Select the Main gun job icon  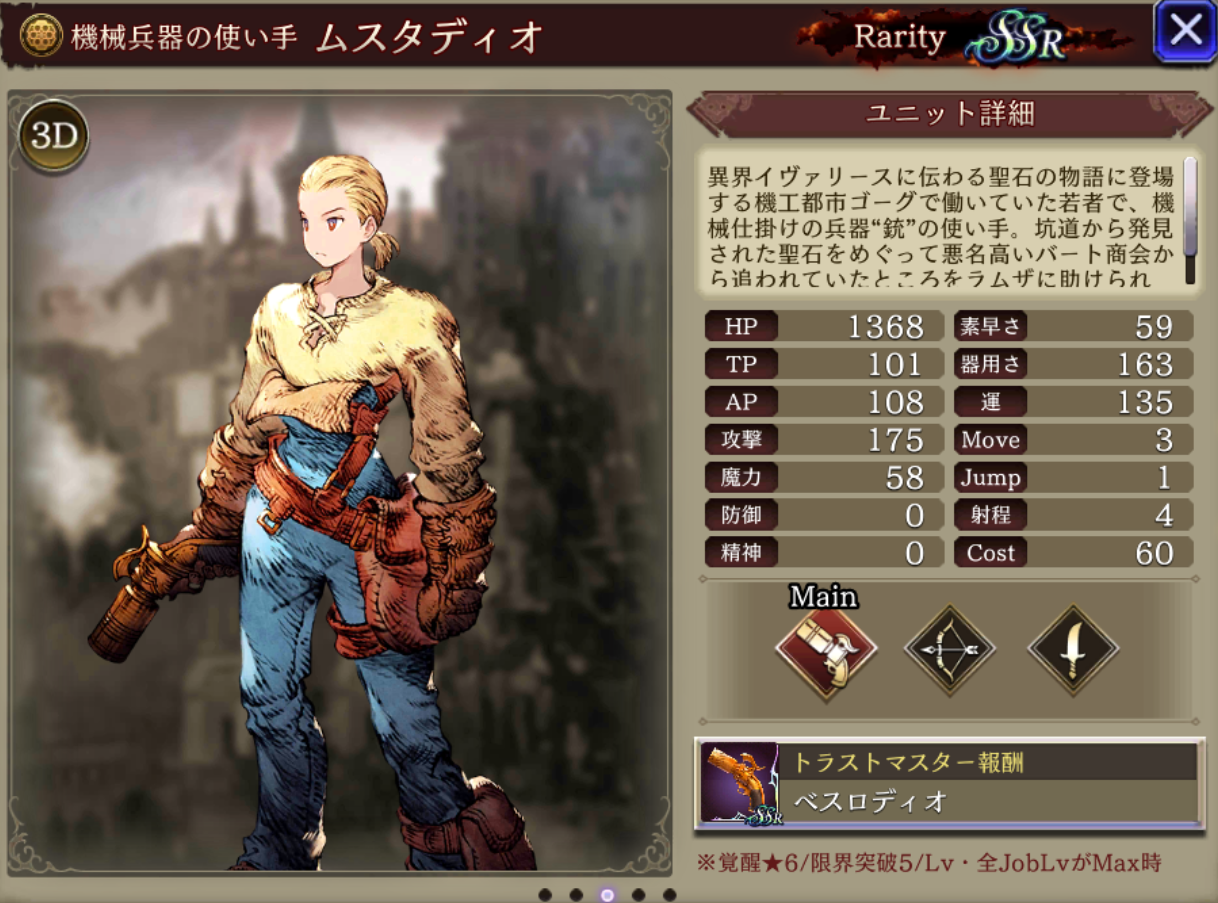[826, 651]
